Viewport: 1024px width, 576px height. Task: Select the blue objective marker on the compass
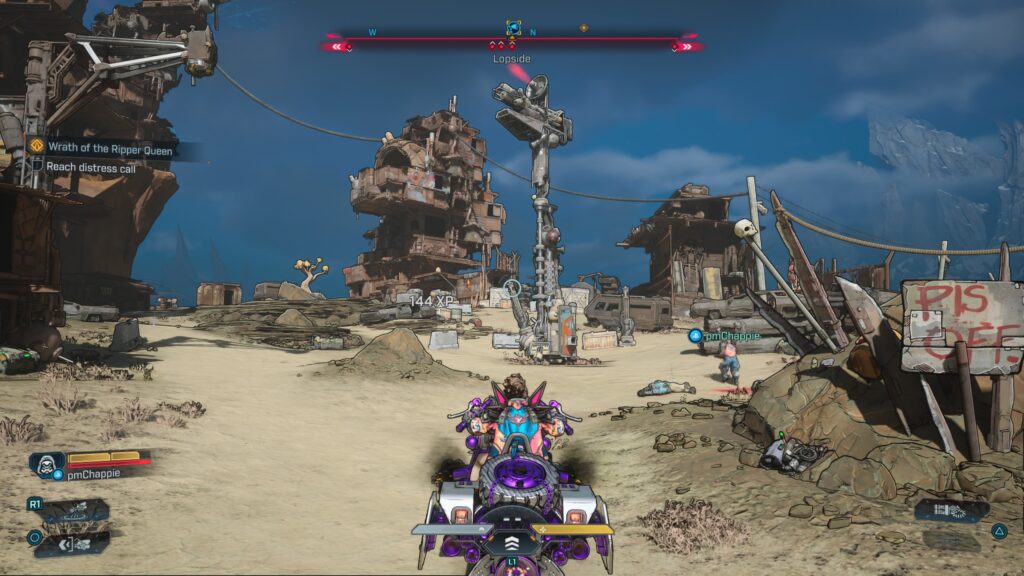513,29
